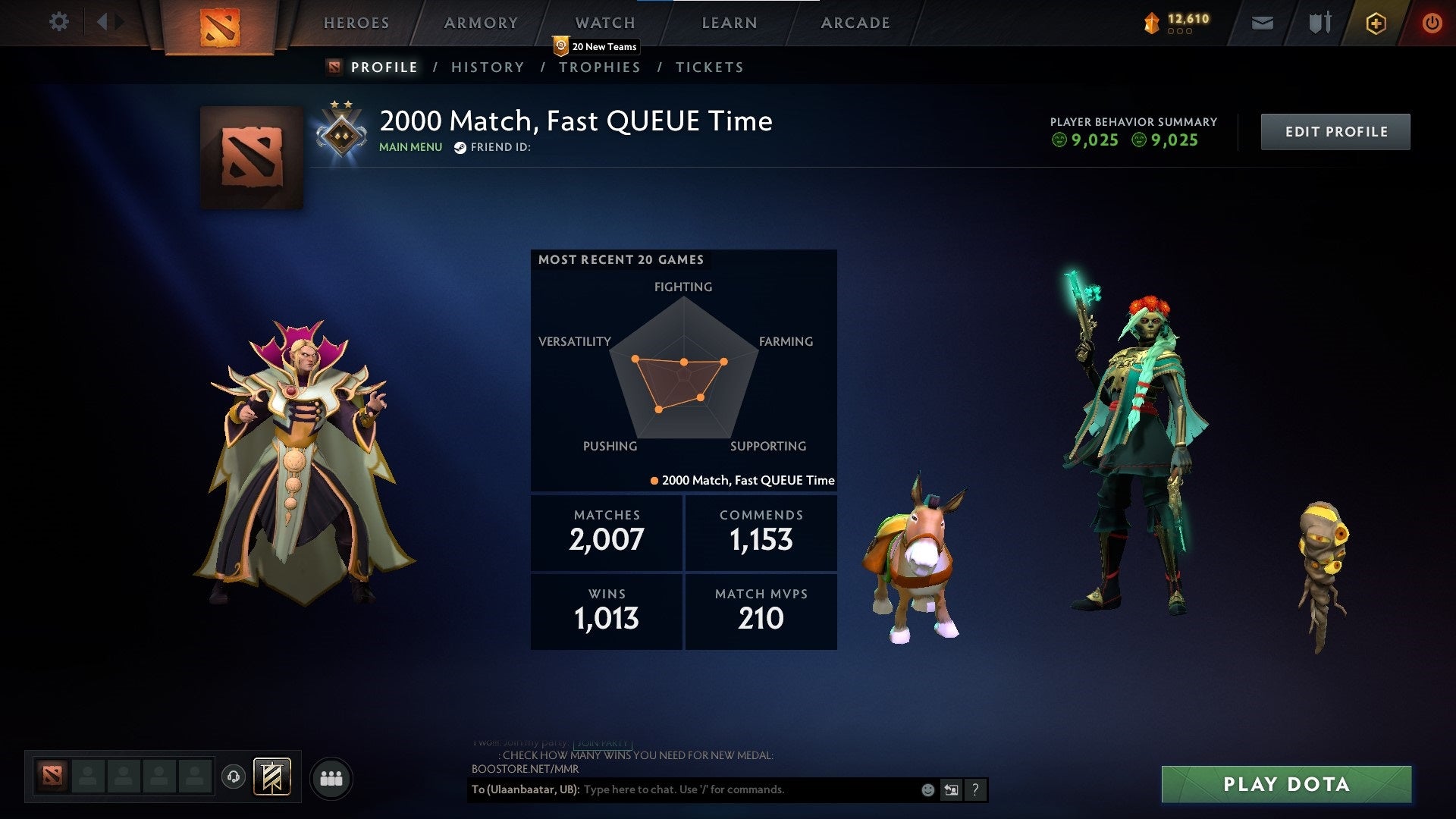Screen dimensions: 1456x819
Task: Click the Dota 2 logo home button
Action: click(x=220, y=27)
